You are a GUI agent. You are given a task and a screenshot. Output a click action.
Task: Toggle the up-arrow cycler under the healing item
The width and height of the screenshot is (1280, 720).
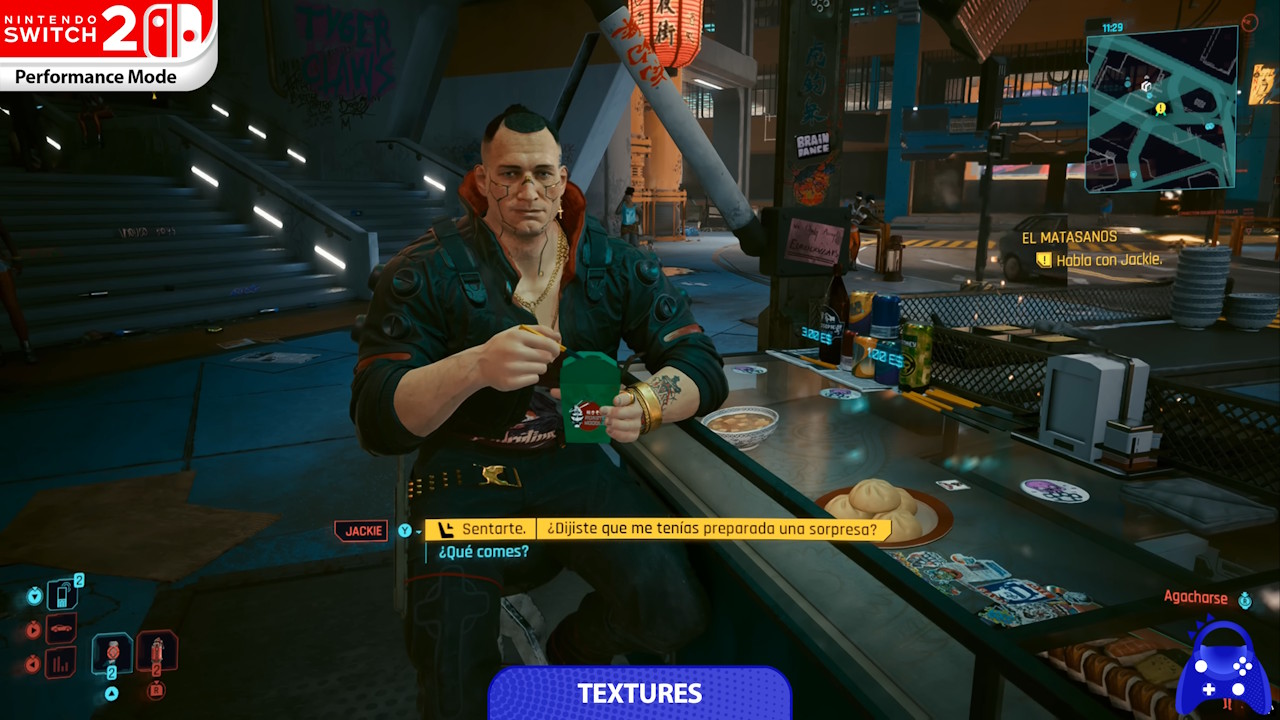111,691
